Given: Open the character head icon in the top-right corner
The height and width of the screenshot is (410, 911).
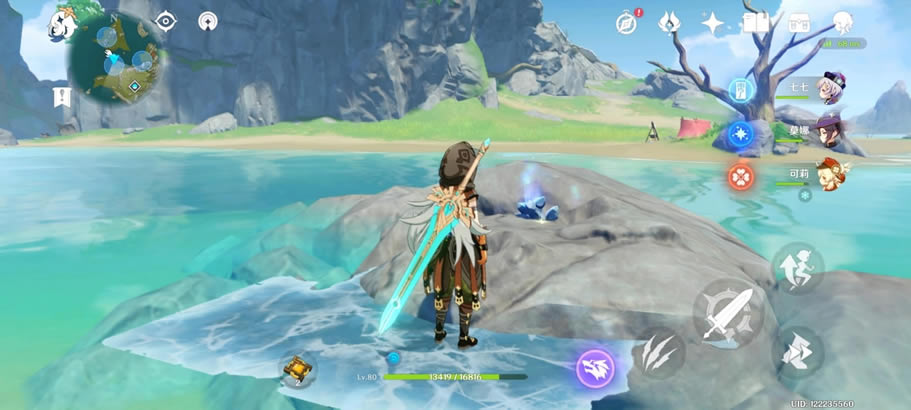Looking at the screenshot, I should click(842, 22).
